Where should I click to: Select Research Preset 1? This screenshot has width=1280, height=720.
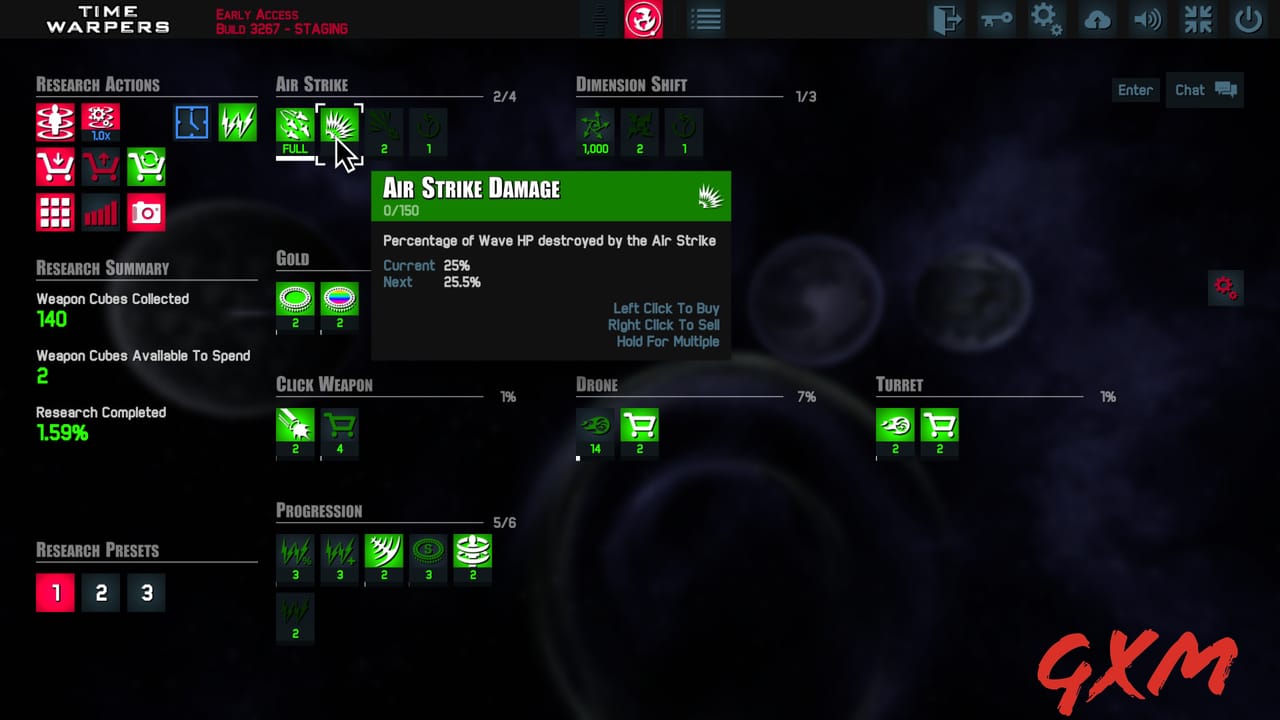click(55, 592)
